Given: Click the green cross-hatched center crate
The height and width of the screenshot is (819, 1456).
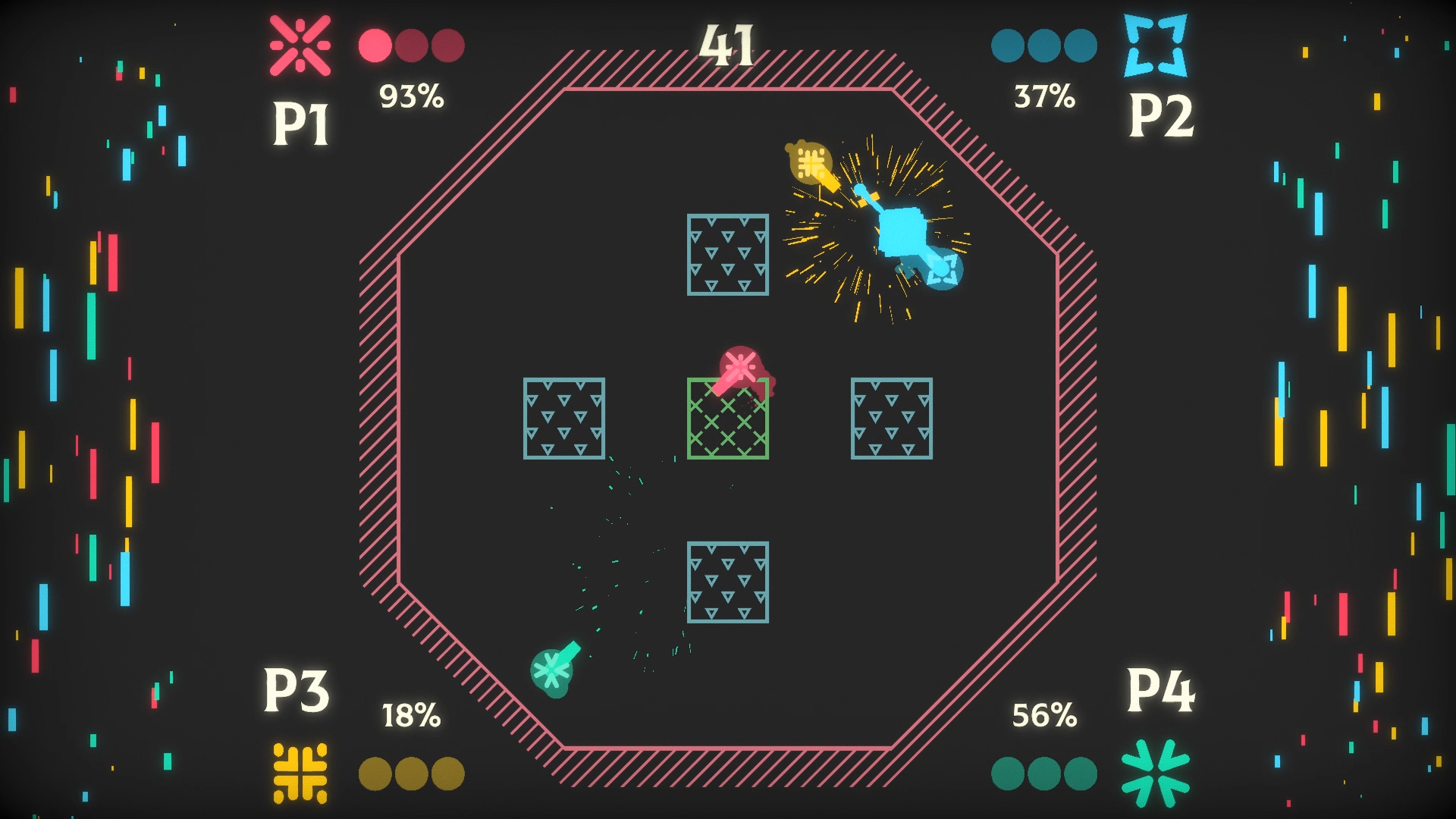Looking at the screenshot, I should click(727, 427).
